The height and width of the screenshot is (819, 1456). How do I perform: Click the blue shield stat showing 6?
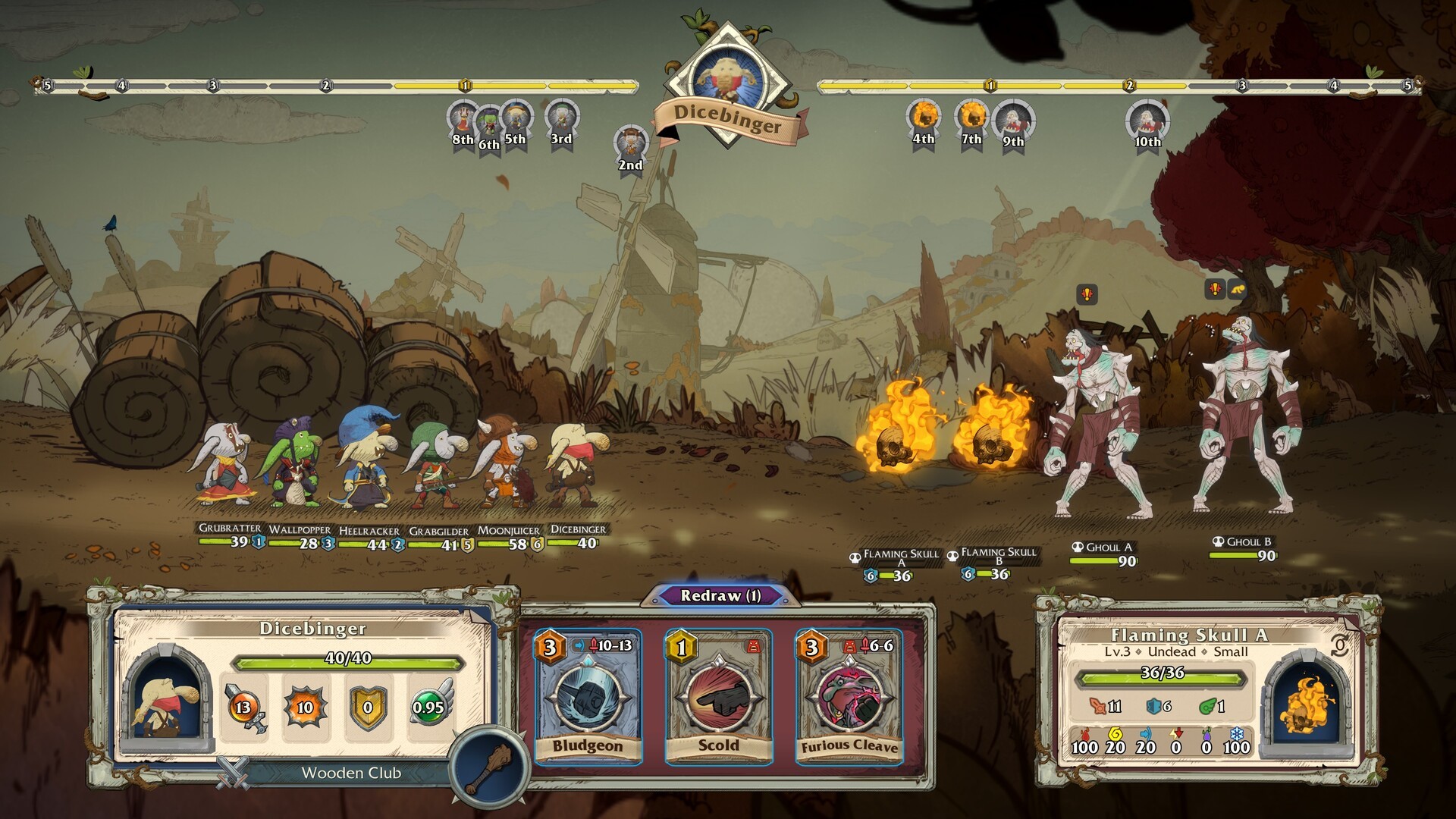pos(1153,708)
